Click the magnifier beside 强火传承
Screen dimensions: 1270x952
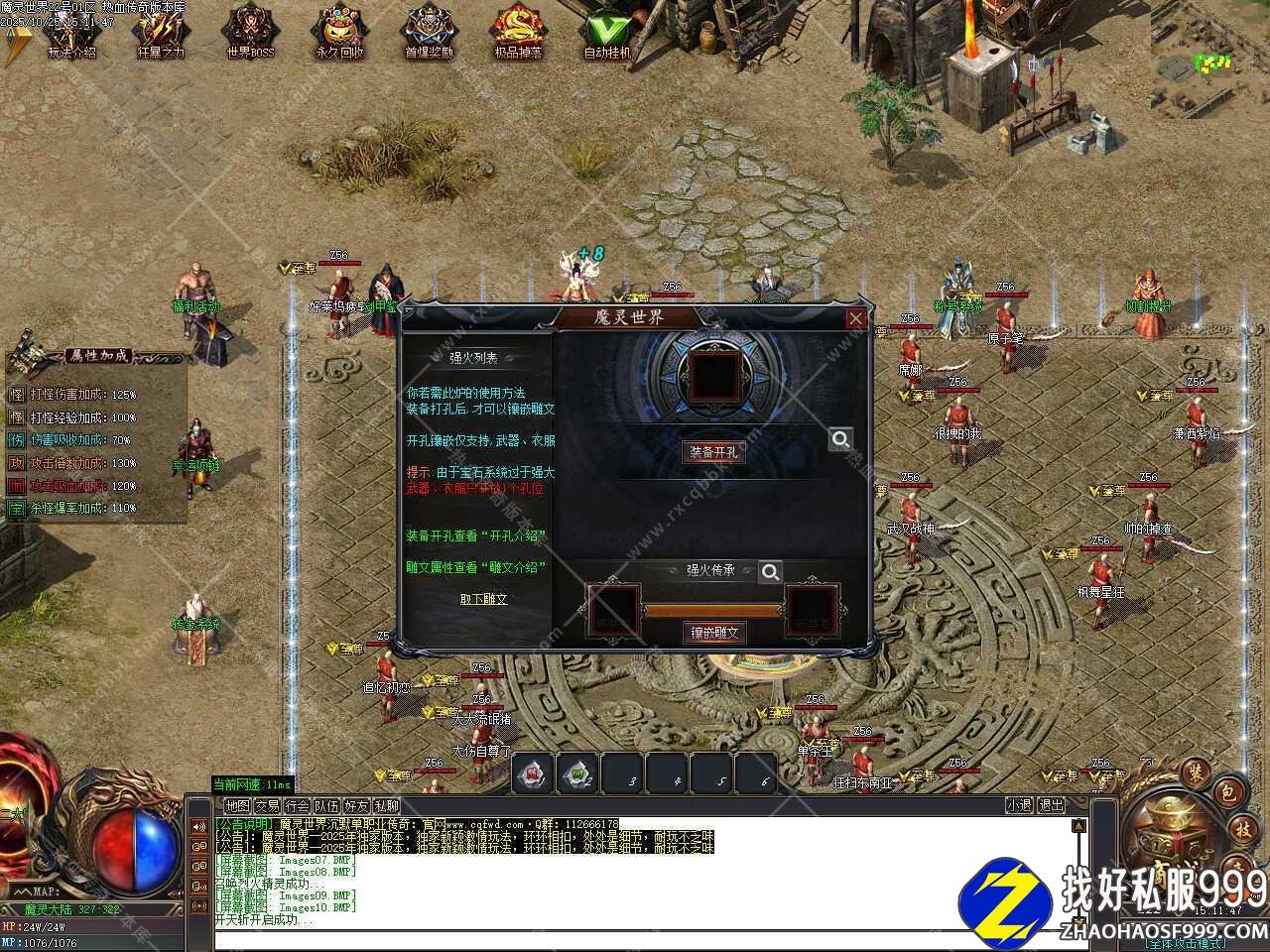point(770,571)
